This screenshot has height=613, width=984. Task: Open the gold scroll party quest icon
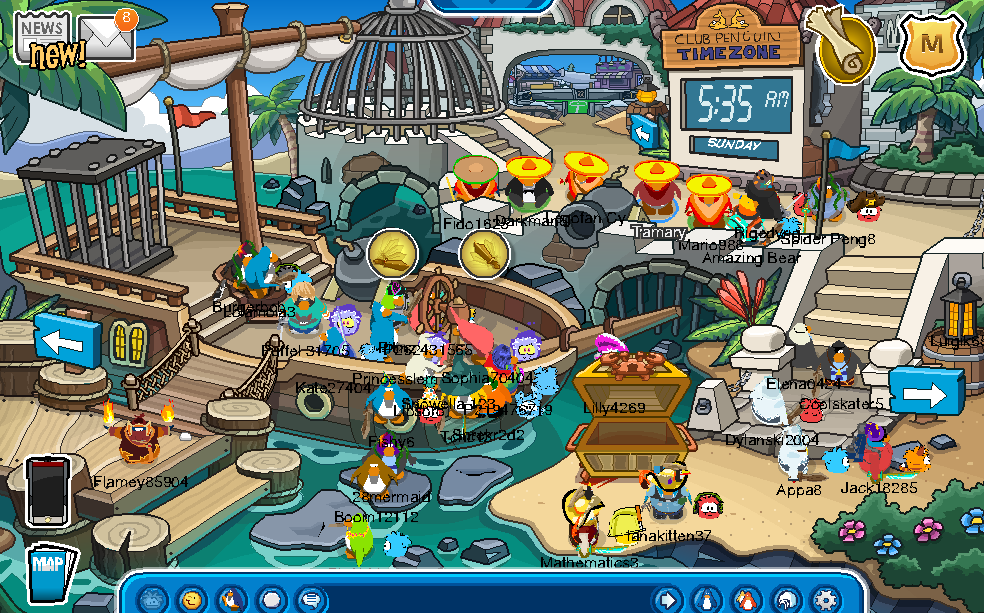838,45
